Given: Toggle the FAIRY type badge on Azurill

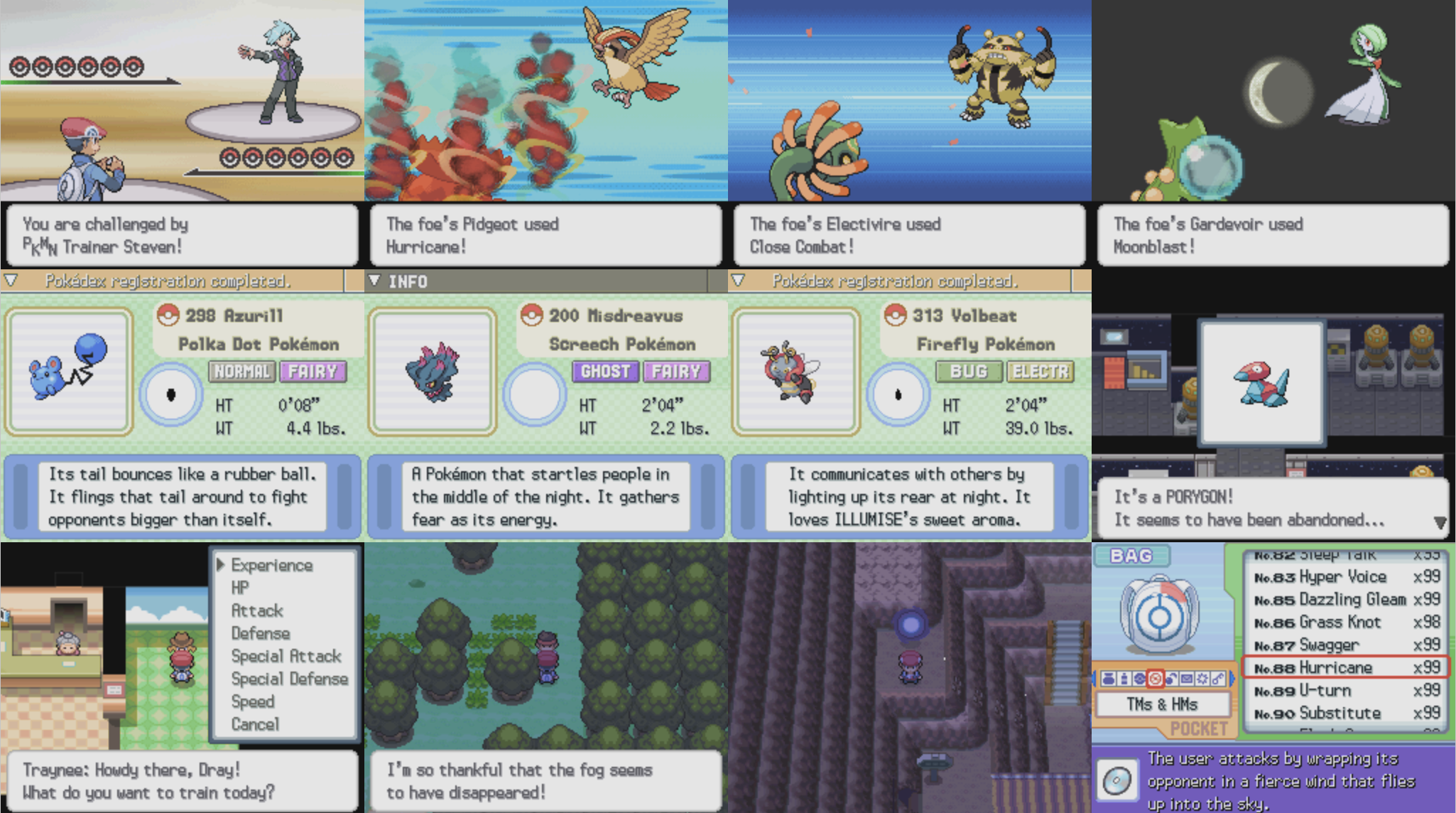Looking at the screenshot, I should point(315,372).
